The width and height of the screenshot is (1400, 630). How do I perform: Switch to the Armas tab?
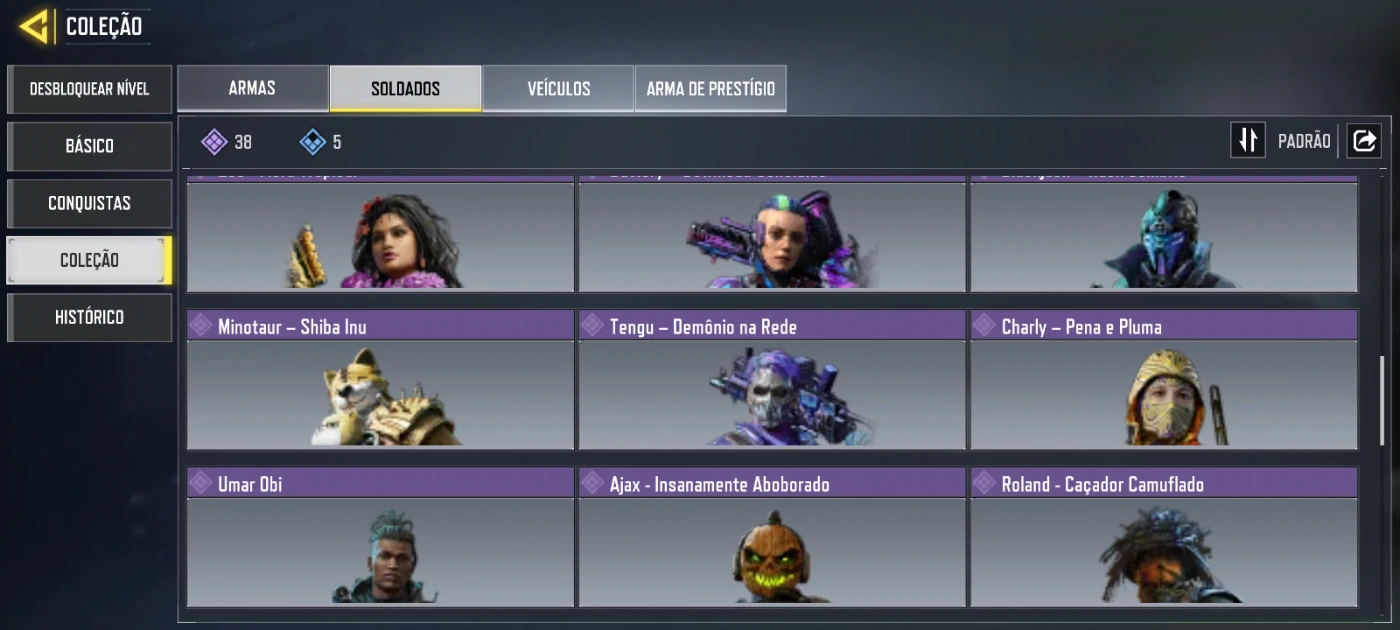[252, 88]
